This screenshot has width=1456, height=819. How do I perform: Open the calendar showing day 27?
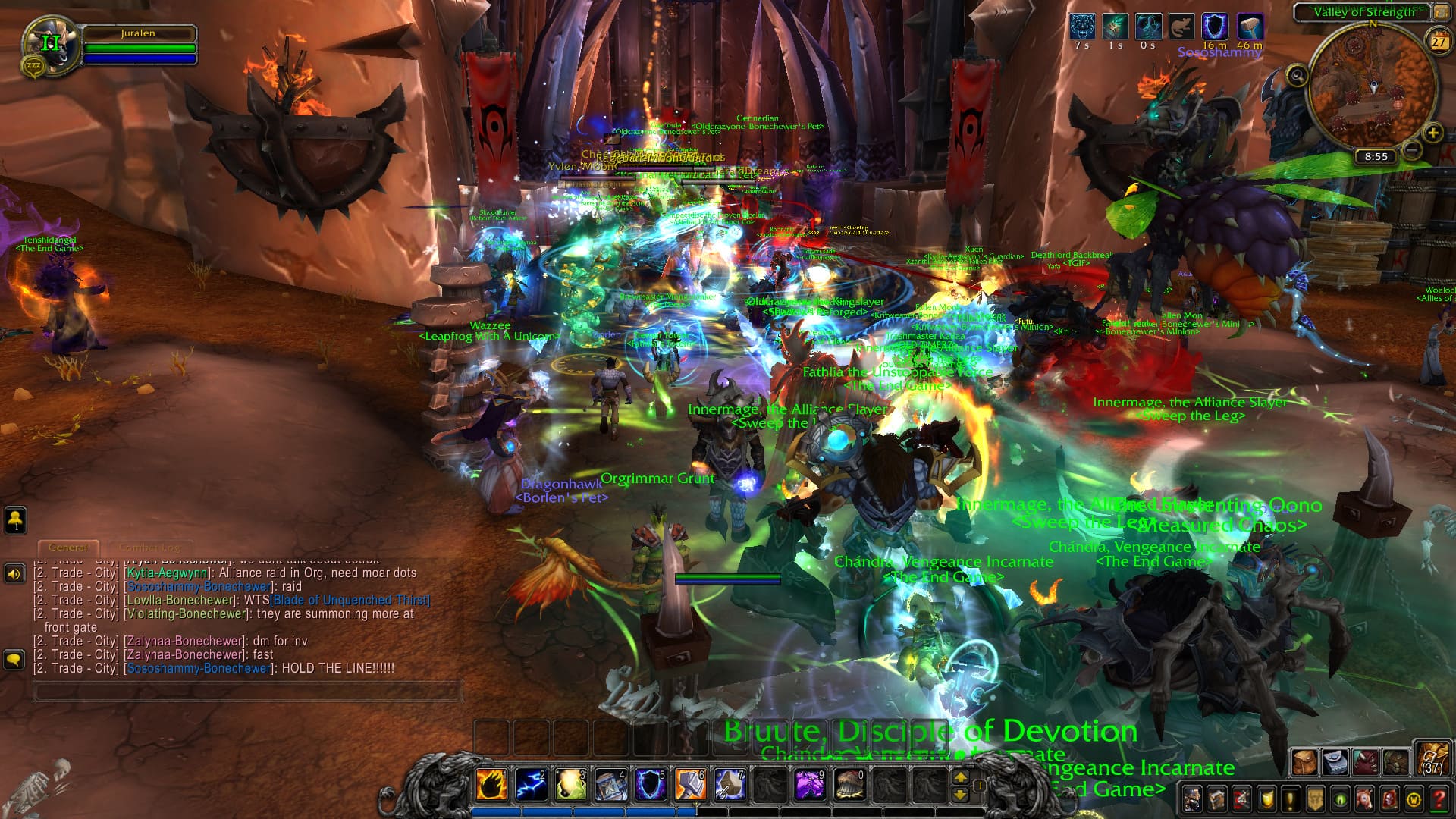[1439, 42]
